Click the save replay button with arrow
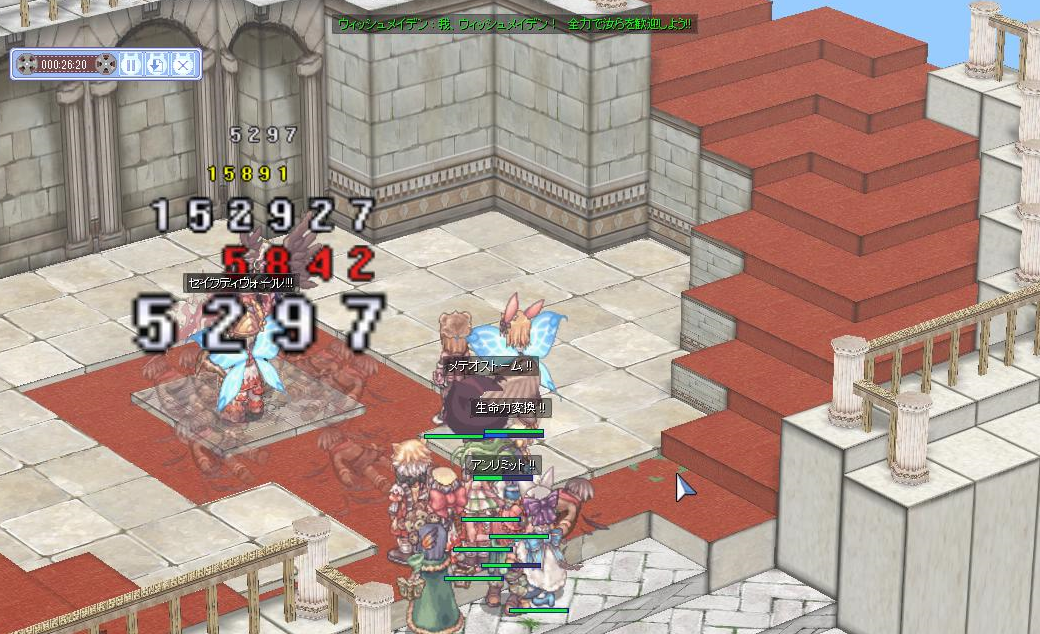Screen dimensions: 1040x634 click(x=156, y=65)
